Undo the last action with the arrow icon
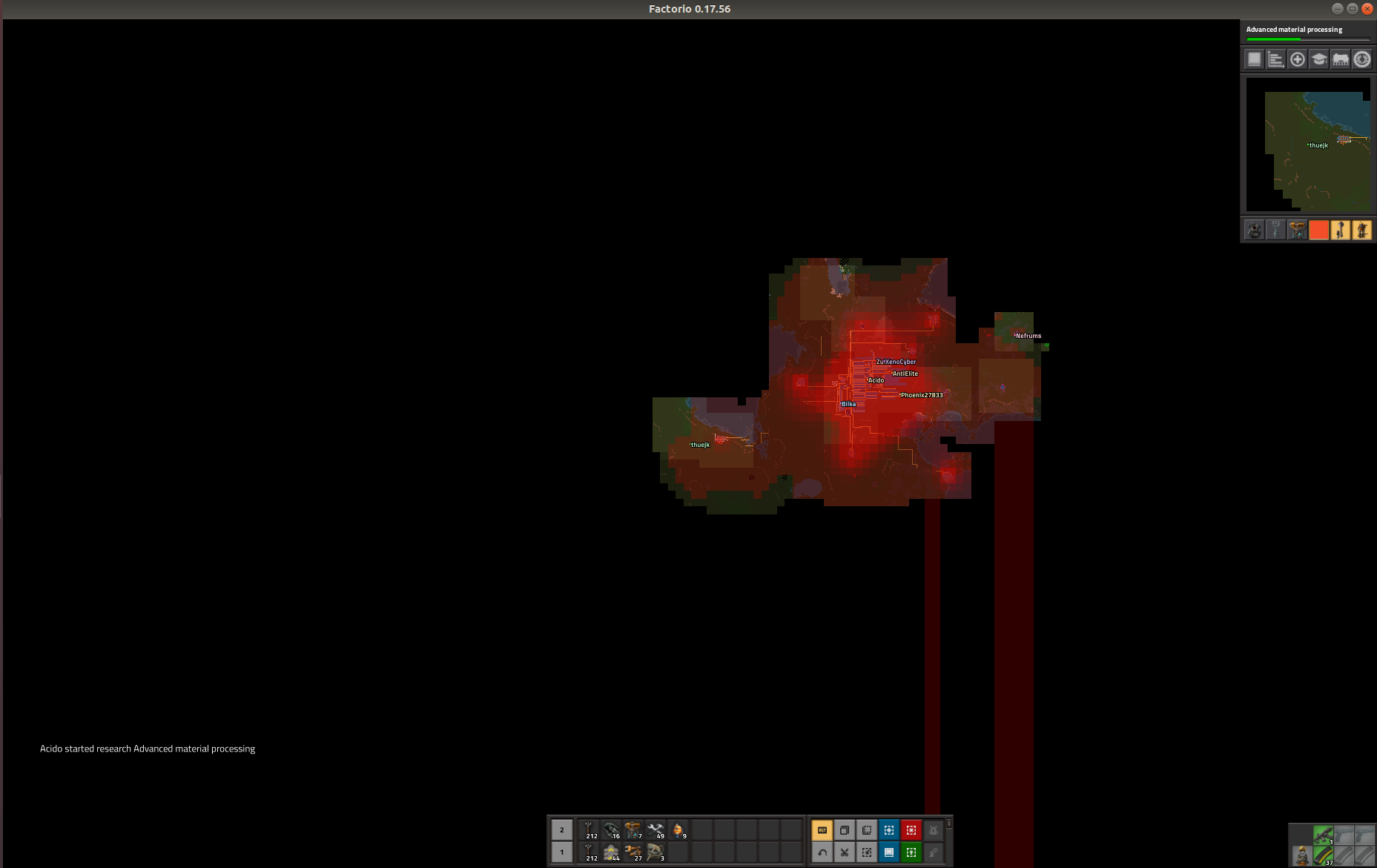1377x868 pixels. [x=822, y=852]
